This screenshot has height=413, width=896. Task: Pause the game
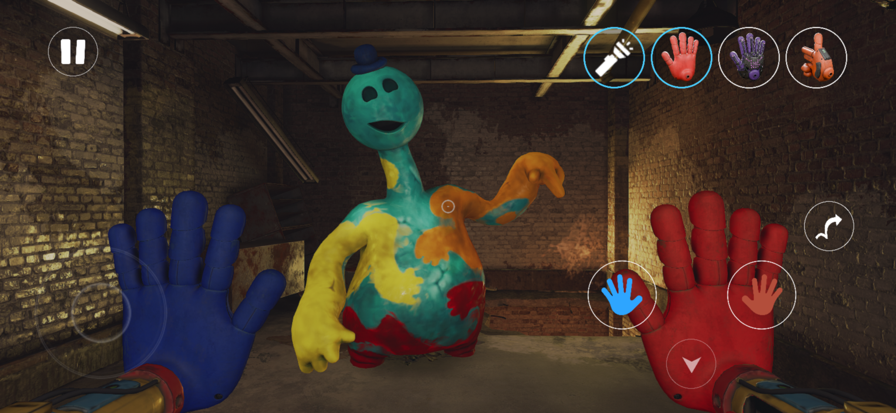pyautogui.click(x=73, y=51)
